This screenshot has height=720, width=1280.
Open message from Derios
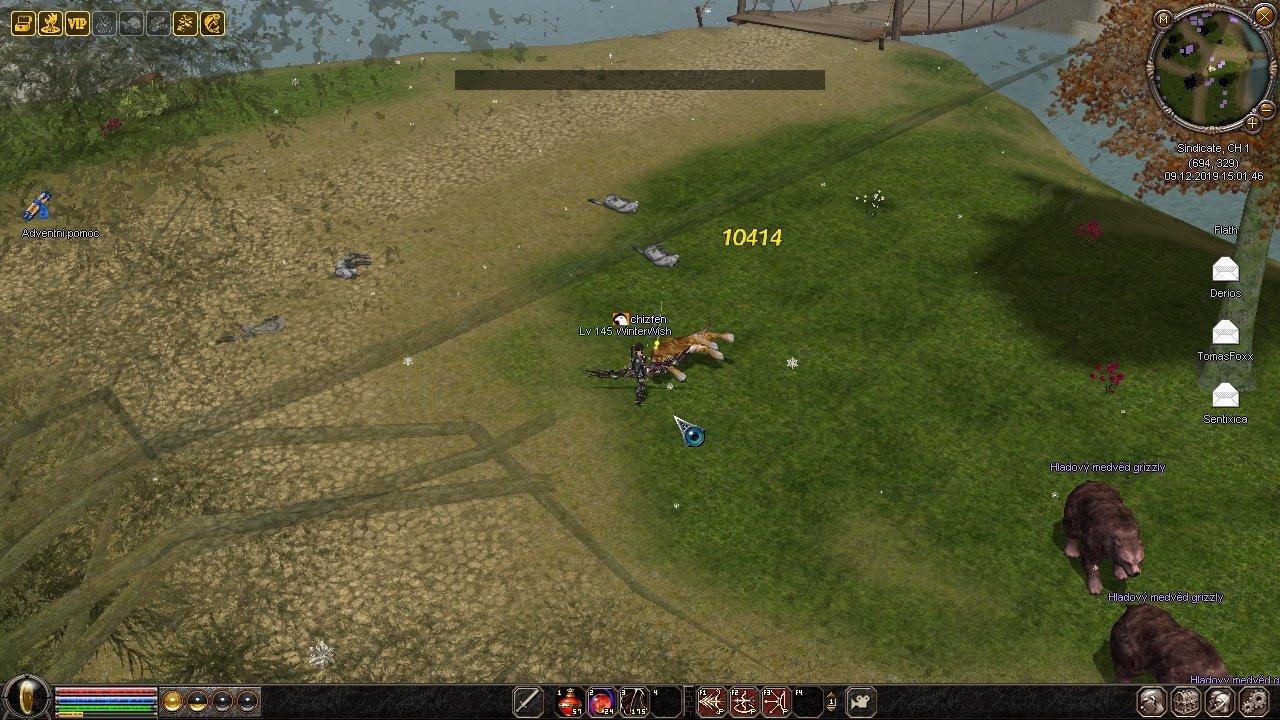click(x=1225, y=270)
